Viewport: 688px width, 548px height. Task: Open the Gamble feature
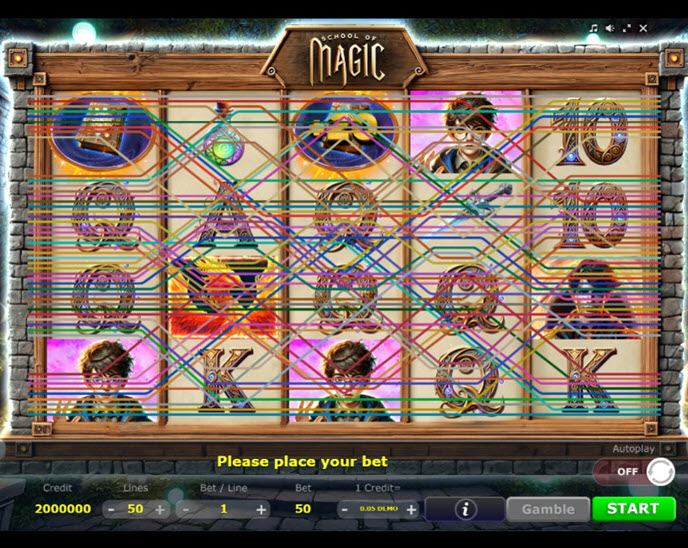tap(547, 509)
